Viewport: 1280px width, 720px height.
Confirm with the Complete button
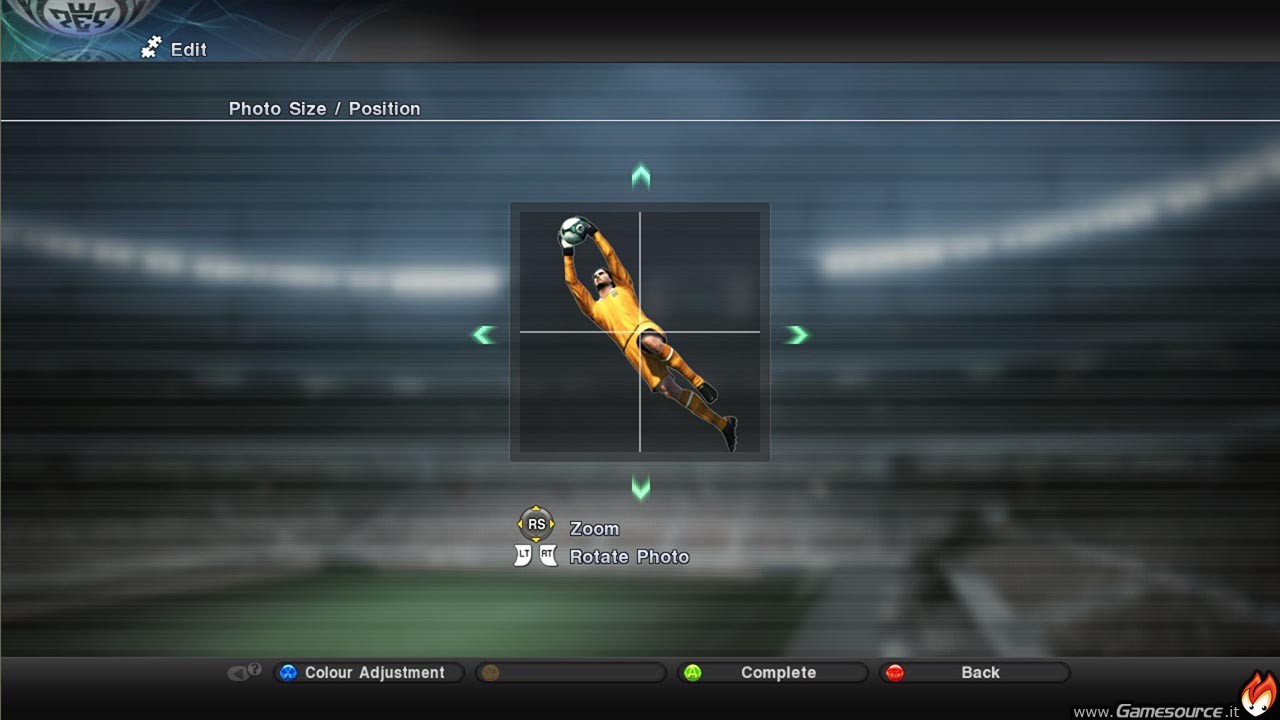(772, 673)
